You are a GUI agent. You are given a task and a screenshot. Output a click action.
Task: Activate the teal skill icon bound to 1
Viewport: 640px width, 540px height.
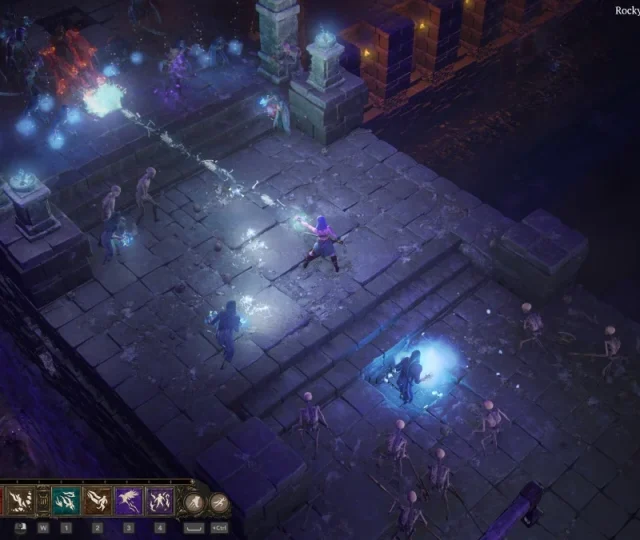click(66, 501)
